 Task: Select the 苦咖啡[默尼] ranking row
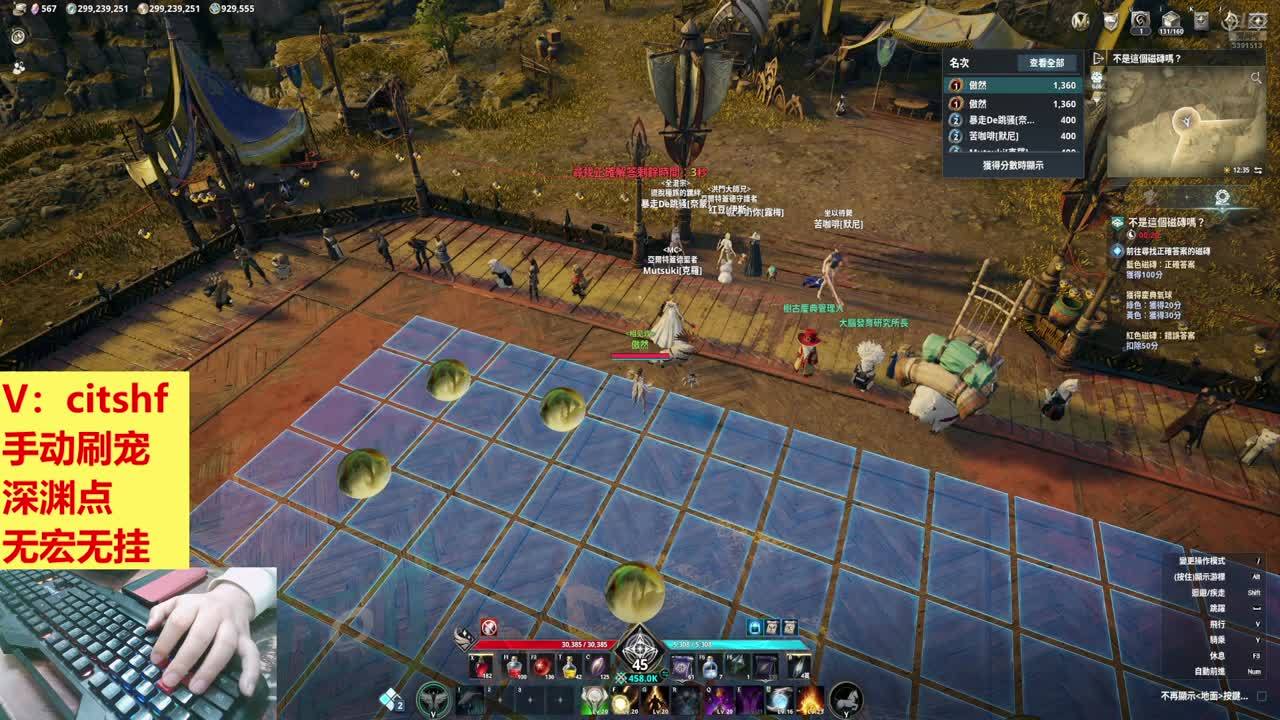click(1012, 135)
